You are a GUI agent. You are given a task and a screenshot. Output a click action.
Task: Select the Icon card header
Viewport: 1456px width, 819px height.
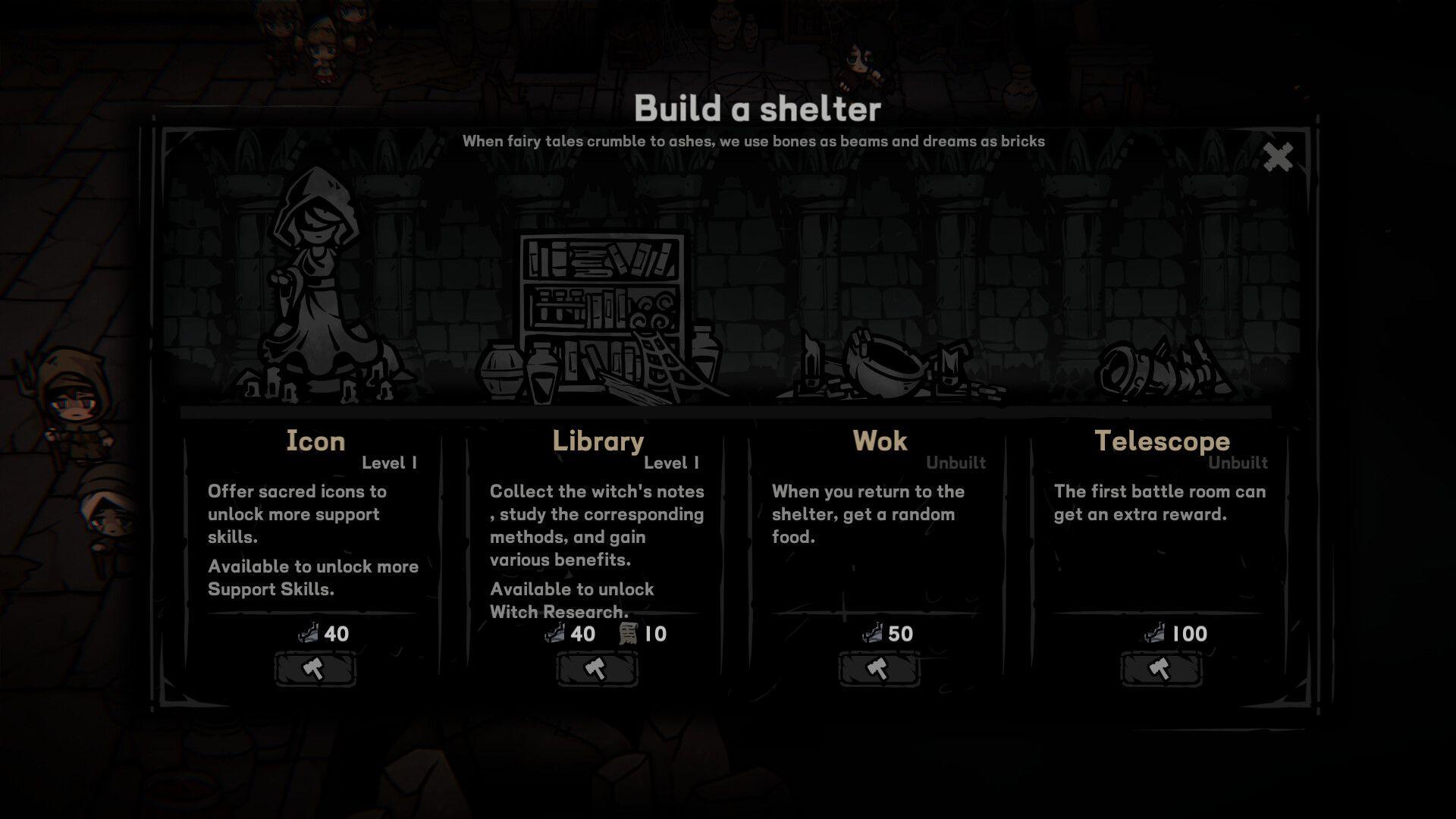[x=316, y=441]
